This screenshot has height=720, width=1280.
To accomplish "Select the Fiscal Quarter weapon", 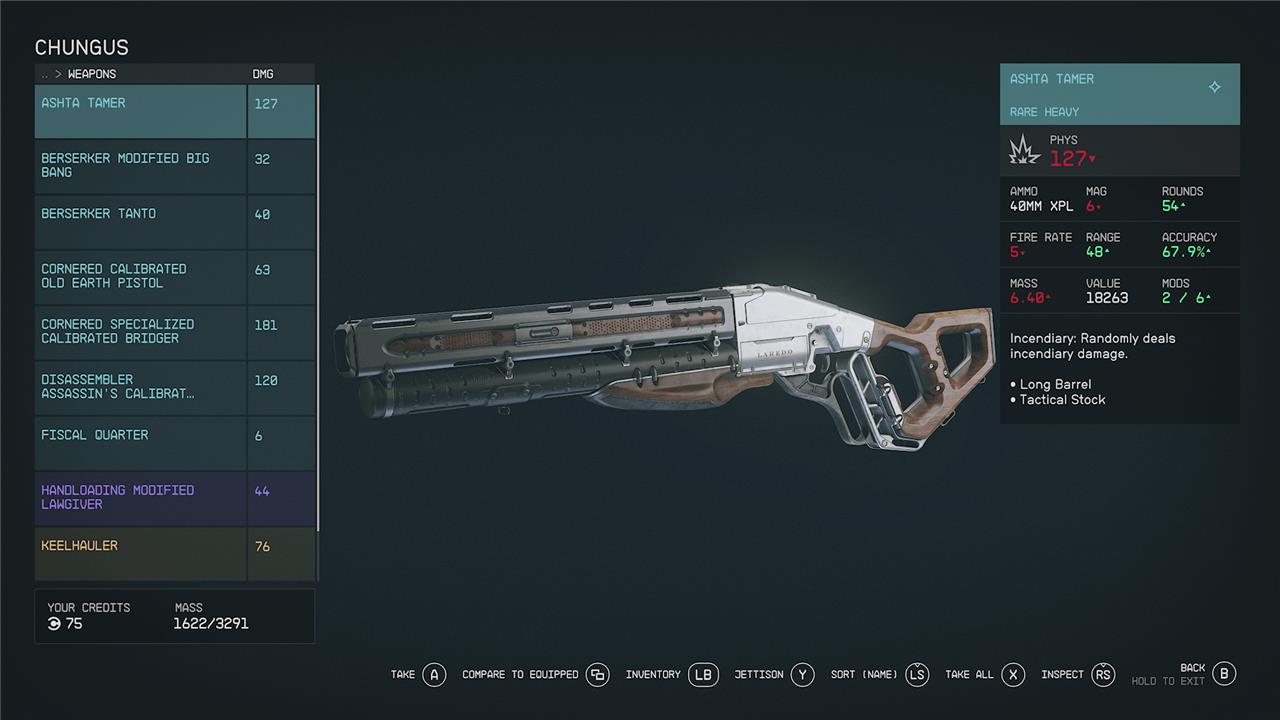I will pos(140,443).
